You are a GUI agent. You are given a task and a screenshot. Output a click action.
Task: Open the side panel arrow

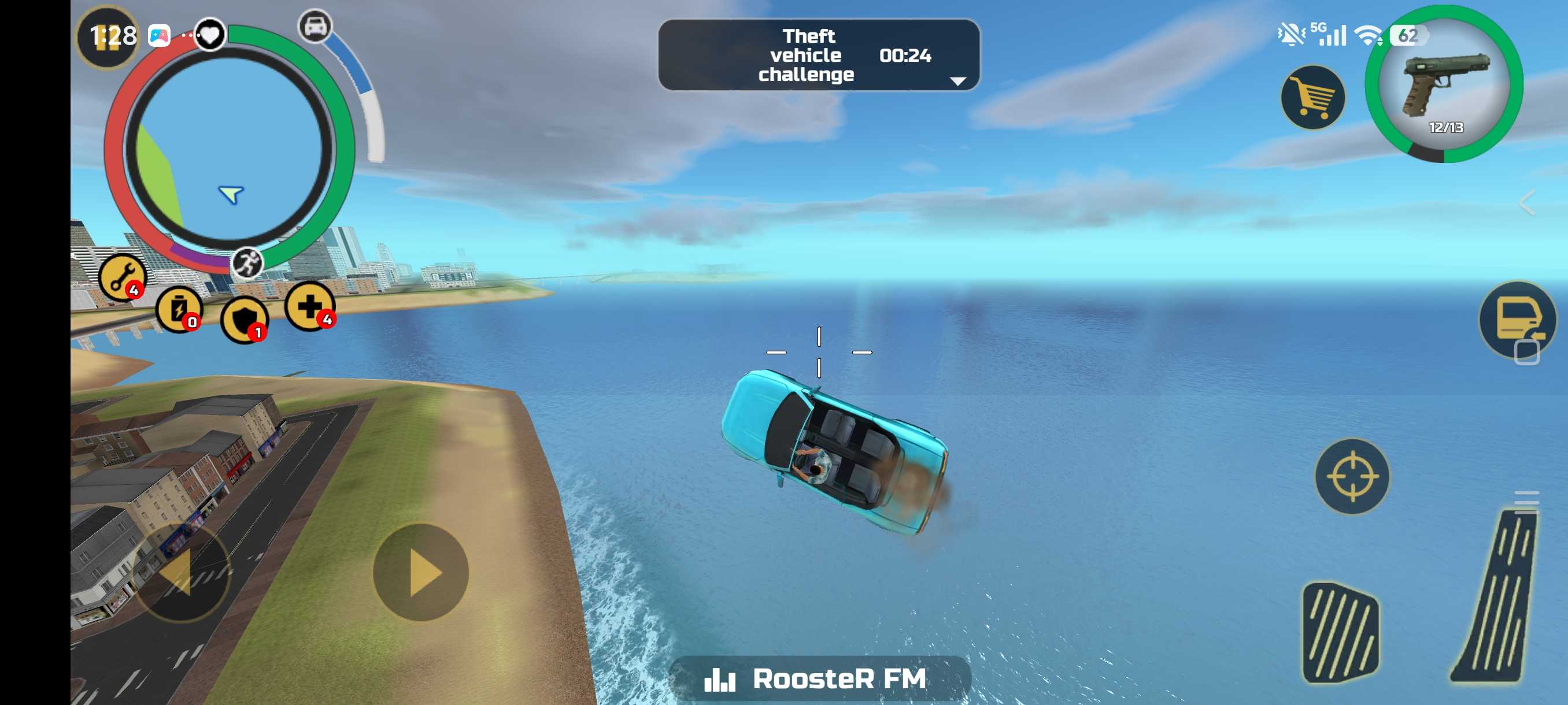coord(1527,203)
